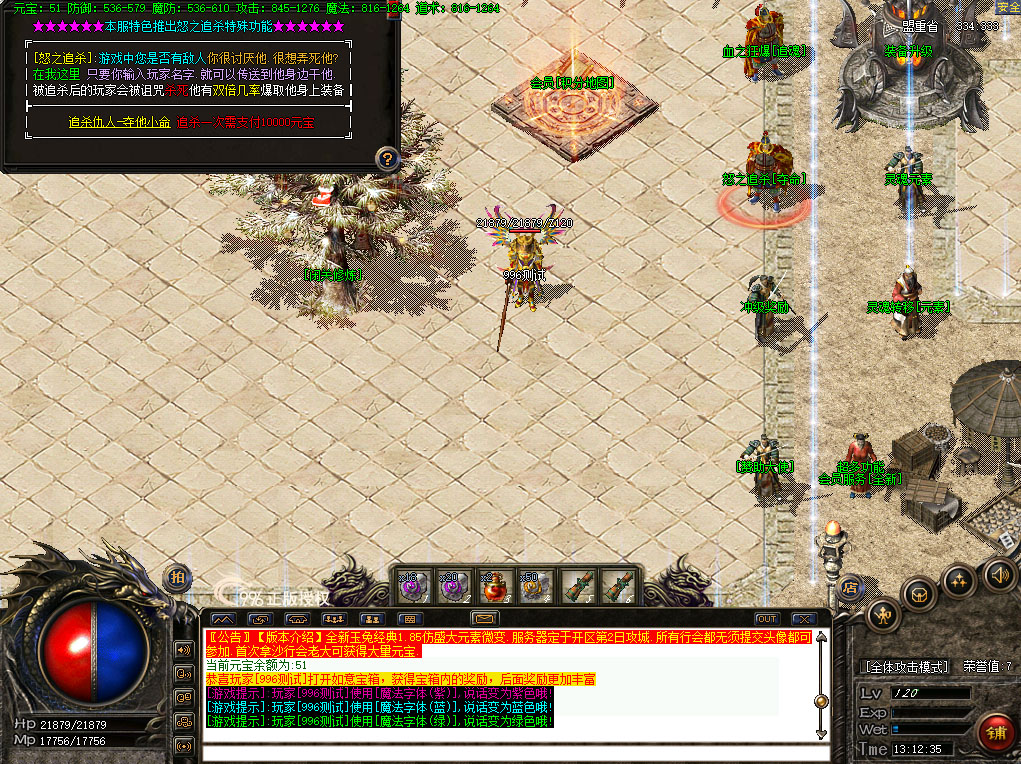Open the grid-pattern button above chat
The width and height of the screenshot is (1021, 764).
pos(411,619)
